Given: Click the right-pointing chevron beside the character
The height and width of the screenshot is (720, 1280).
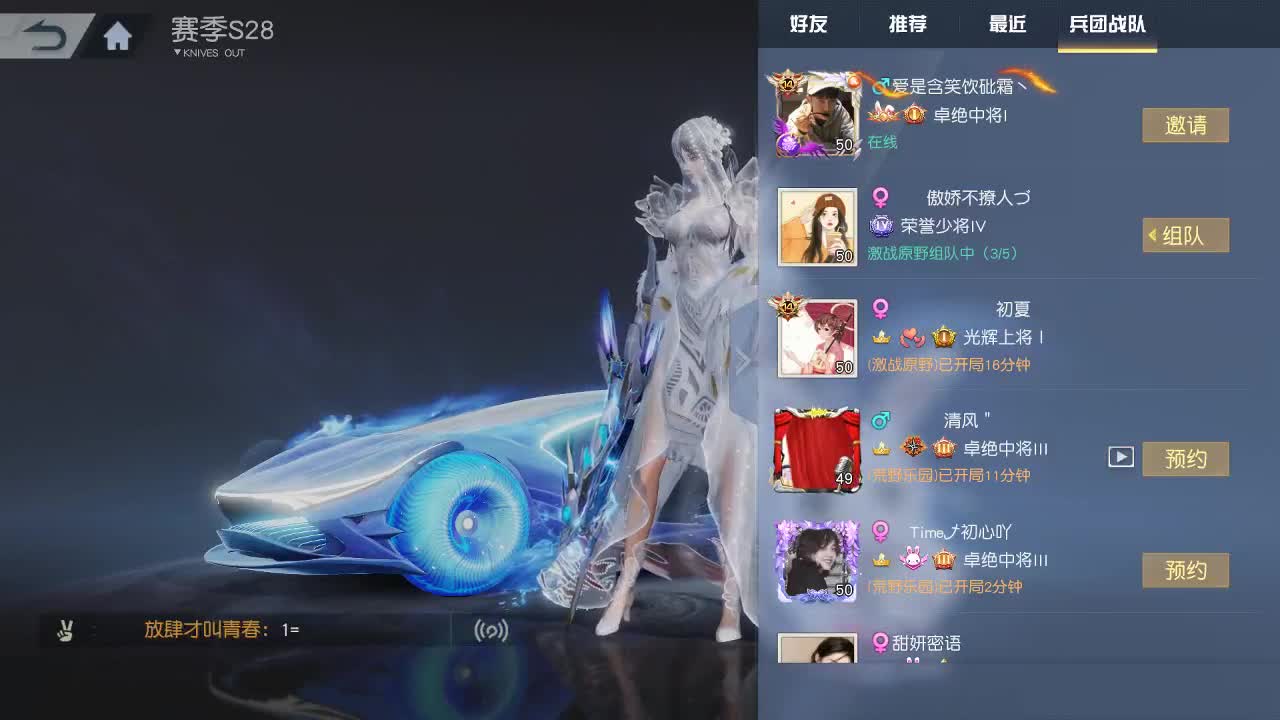Looking at the screenshot, I should point(745,360).
